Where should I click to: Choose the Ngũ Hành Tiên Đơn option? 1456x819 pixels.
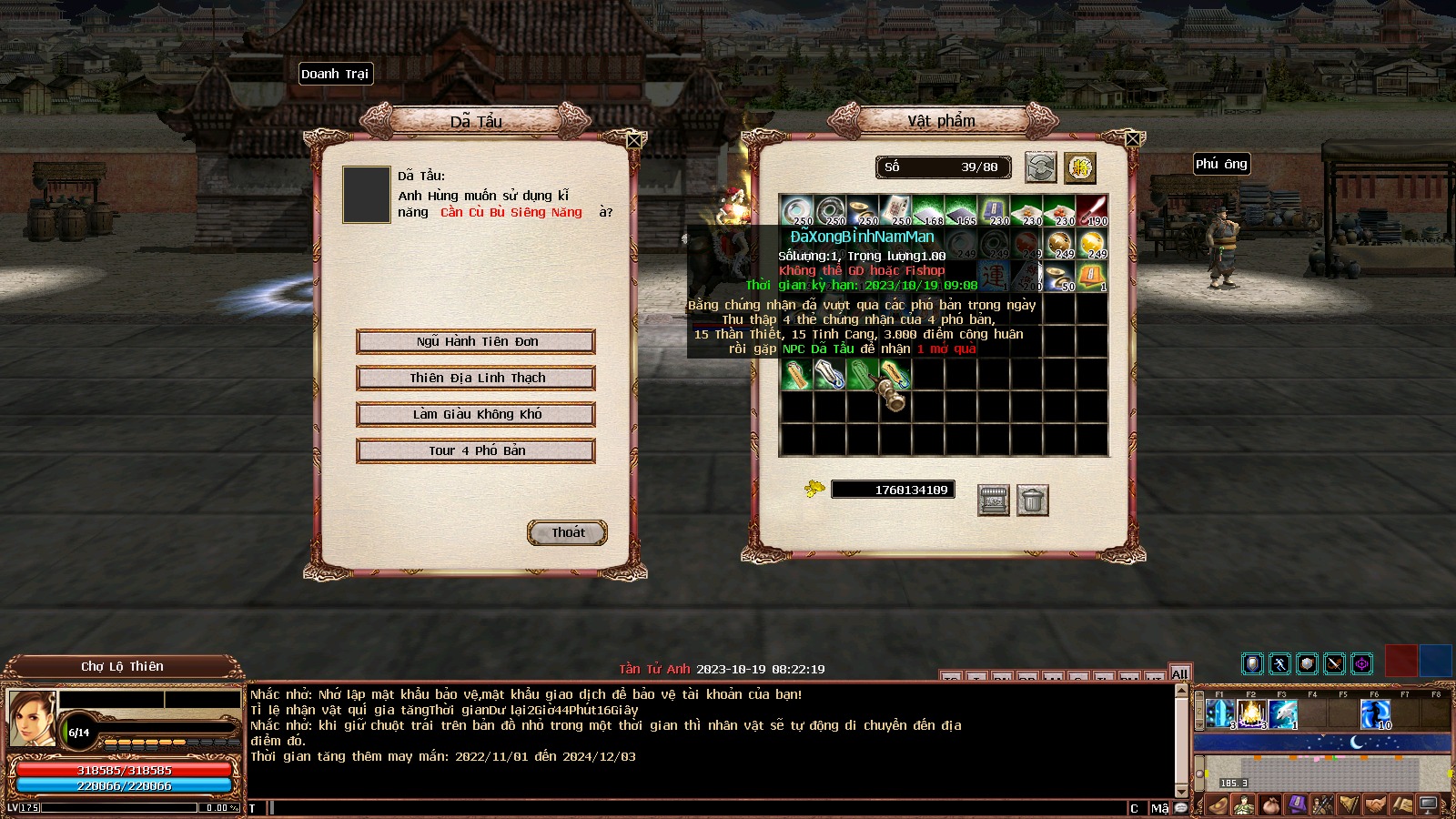click(x=476, y=341)
